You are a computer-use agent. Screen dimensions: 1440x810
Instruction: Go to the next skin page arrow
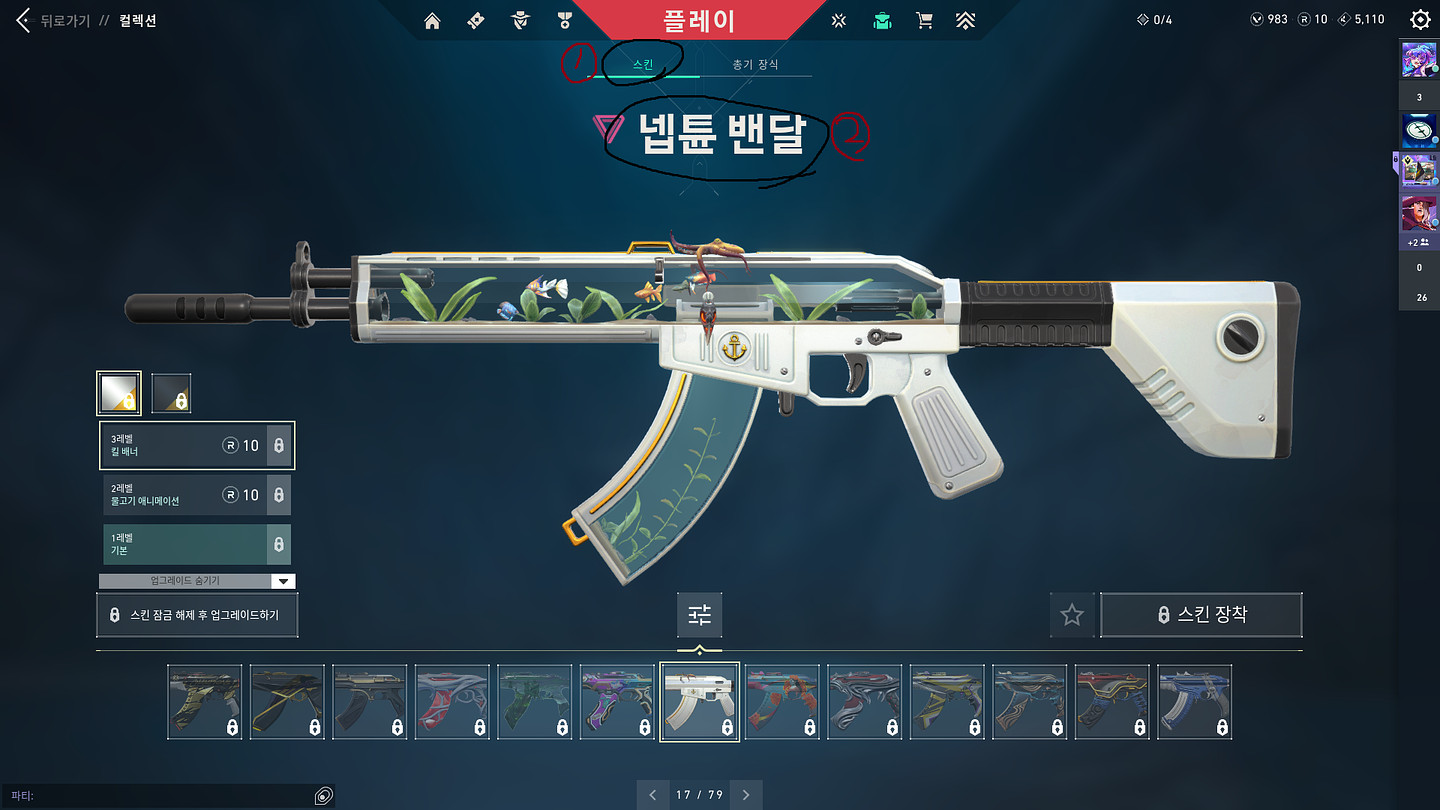(x=746, y=795)
